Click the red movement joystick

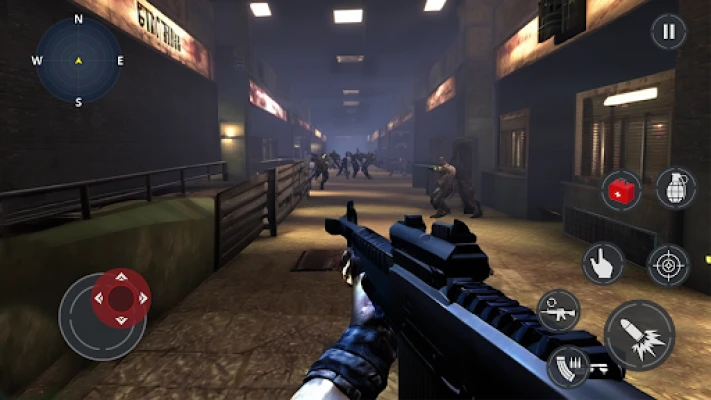[121, 298]
